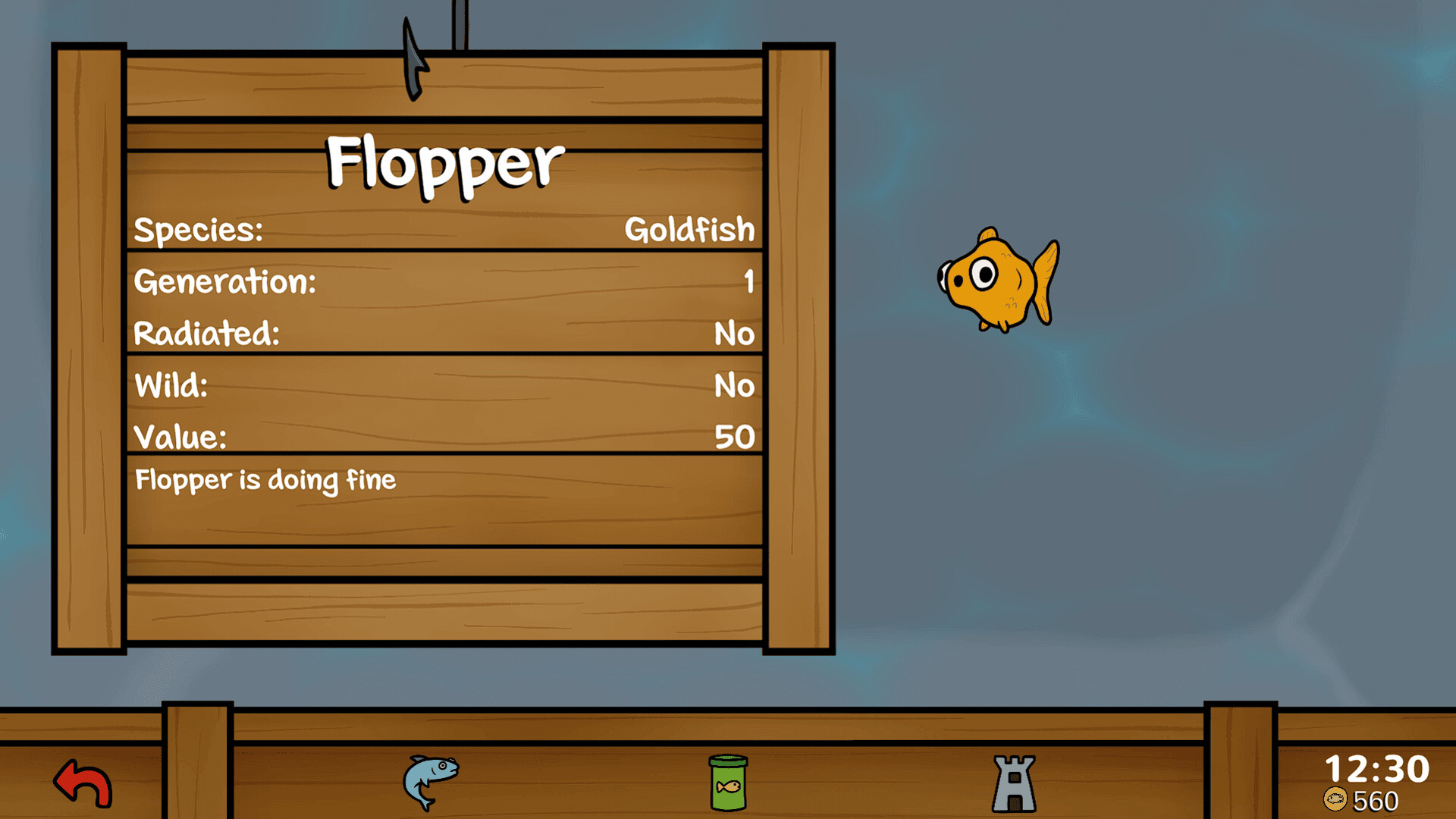Toggle the Wild status row

click(444, 385)
